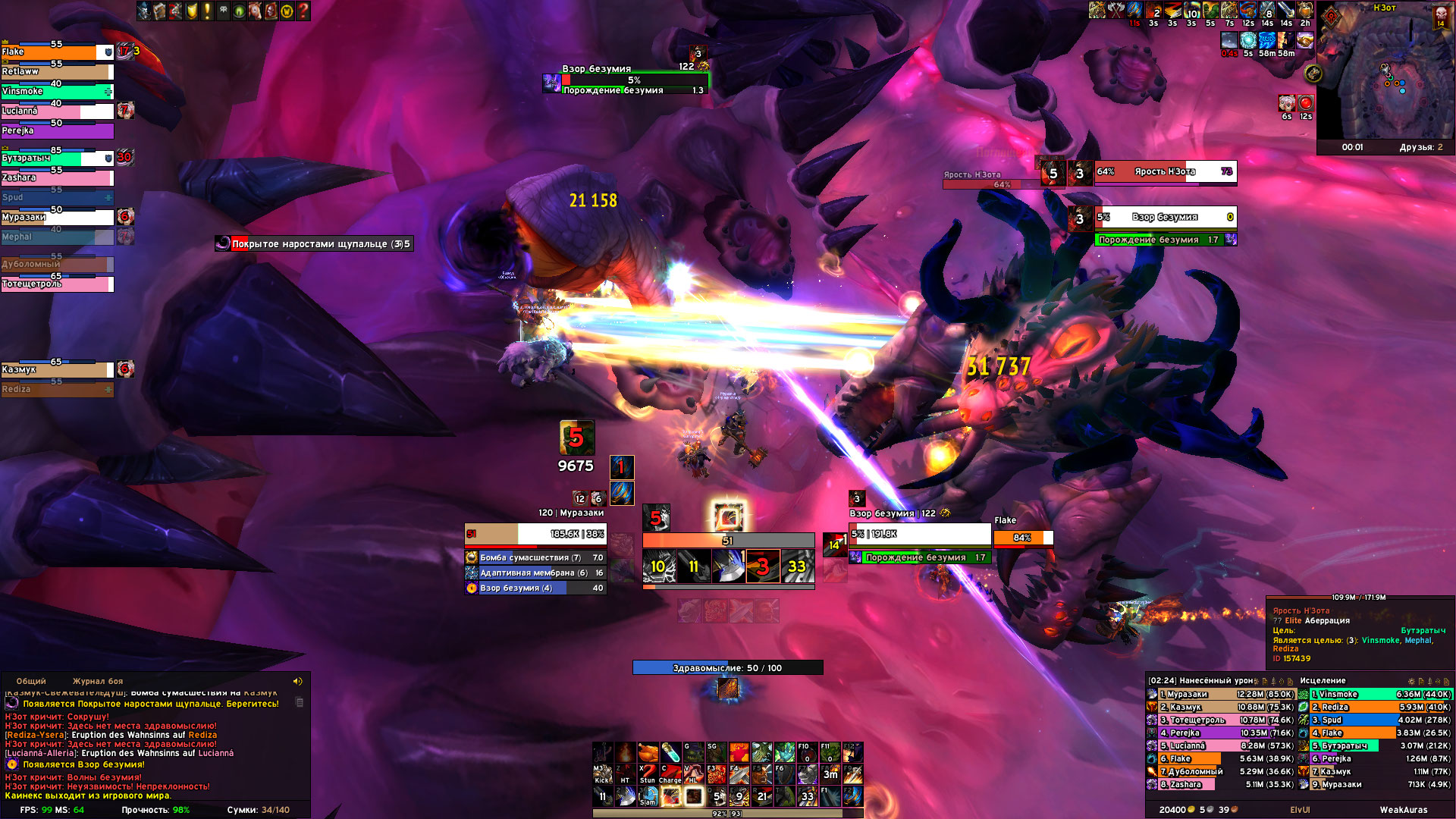This screenshot has height=819, width=1456.
Task: Use the Stun ability with red swirl
Action: point(648,773)
